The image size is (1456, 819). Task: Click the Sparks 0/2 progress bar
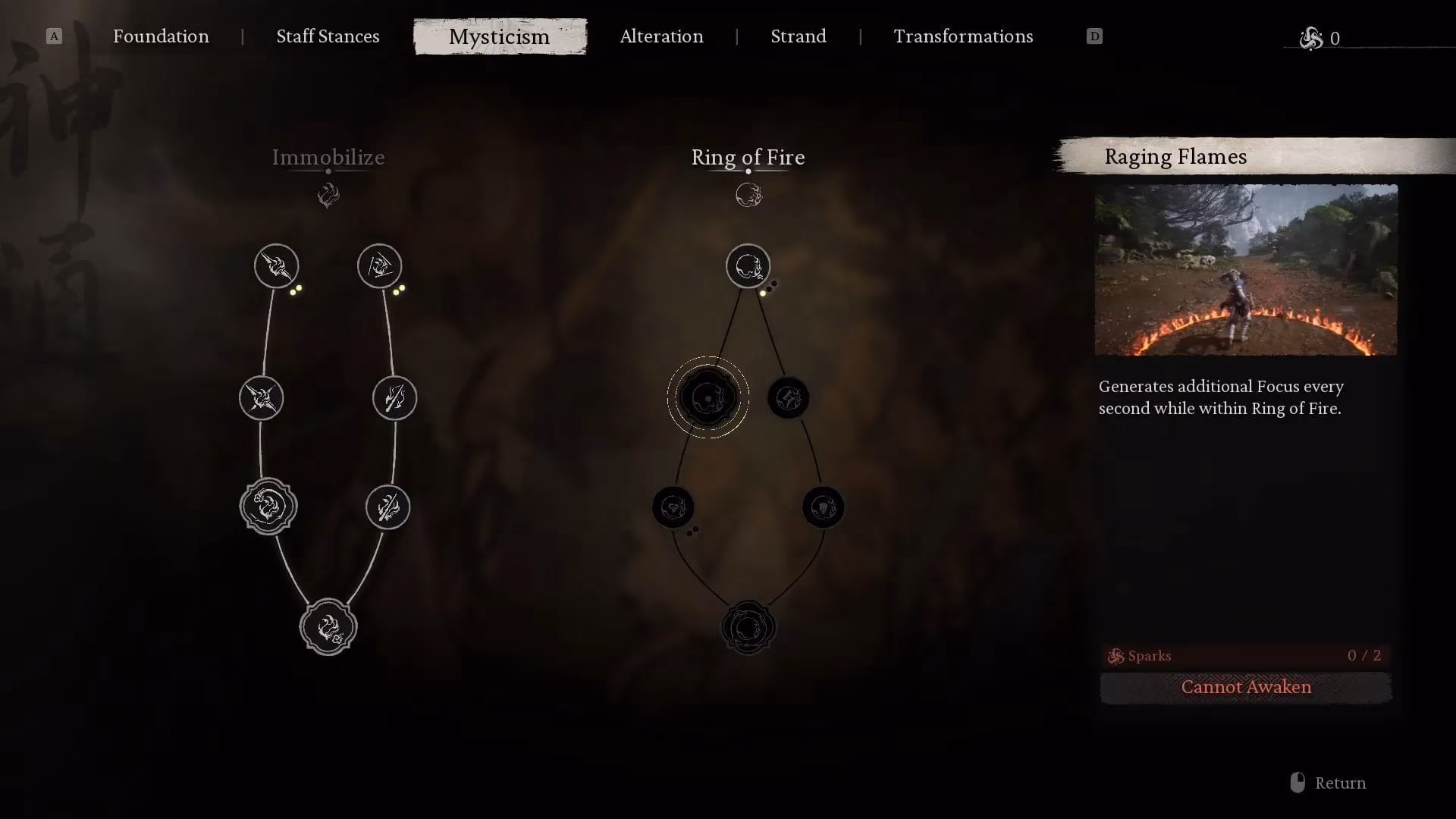tap(1246, 656)
